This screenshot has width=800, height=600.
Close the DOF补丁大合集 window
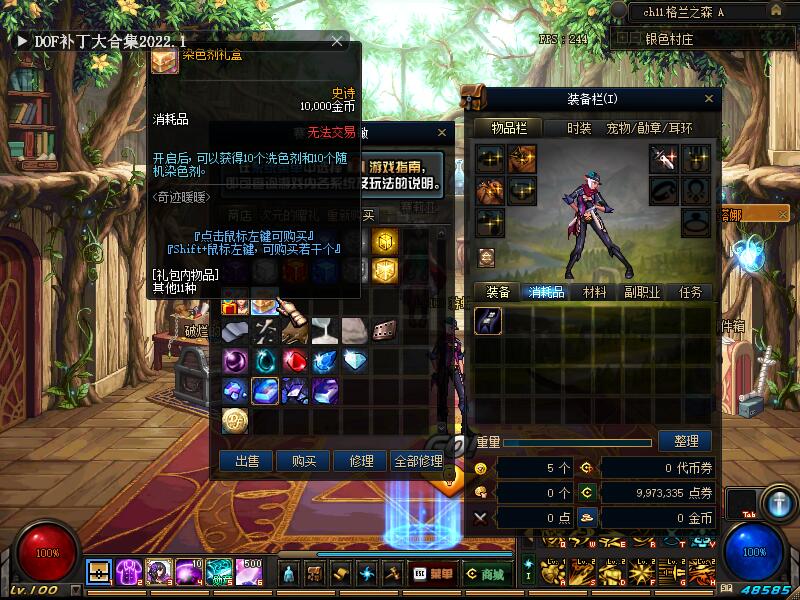337,42
